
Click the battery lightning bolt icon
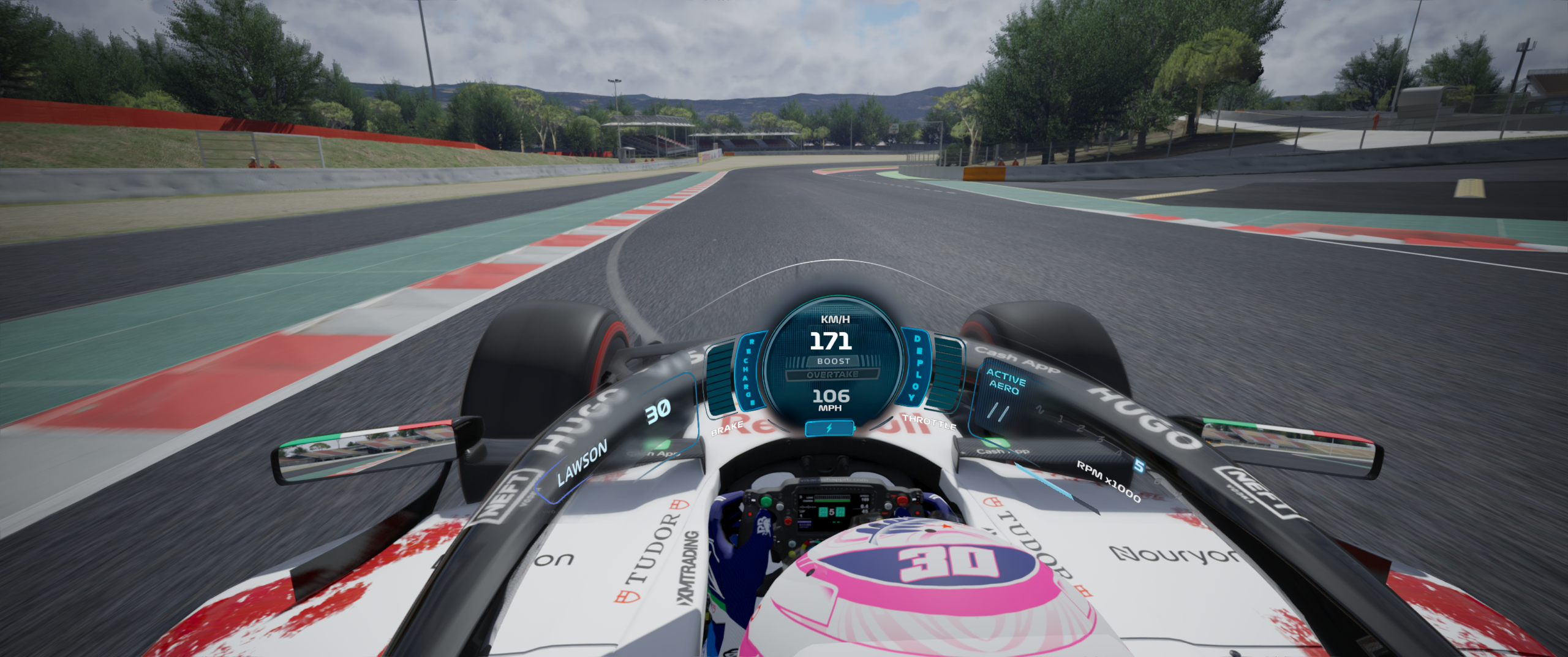coord(829,428)
